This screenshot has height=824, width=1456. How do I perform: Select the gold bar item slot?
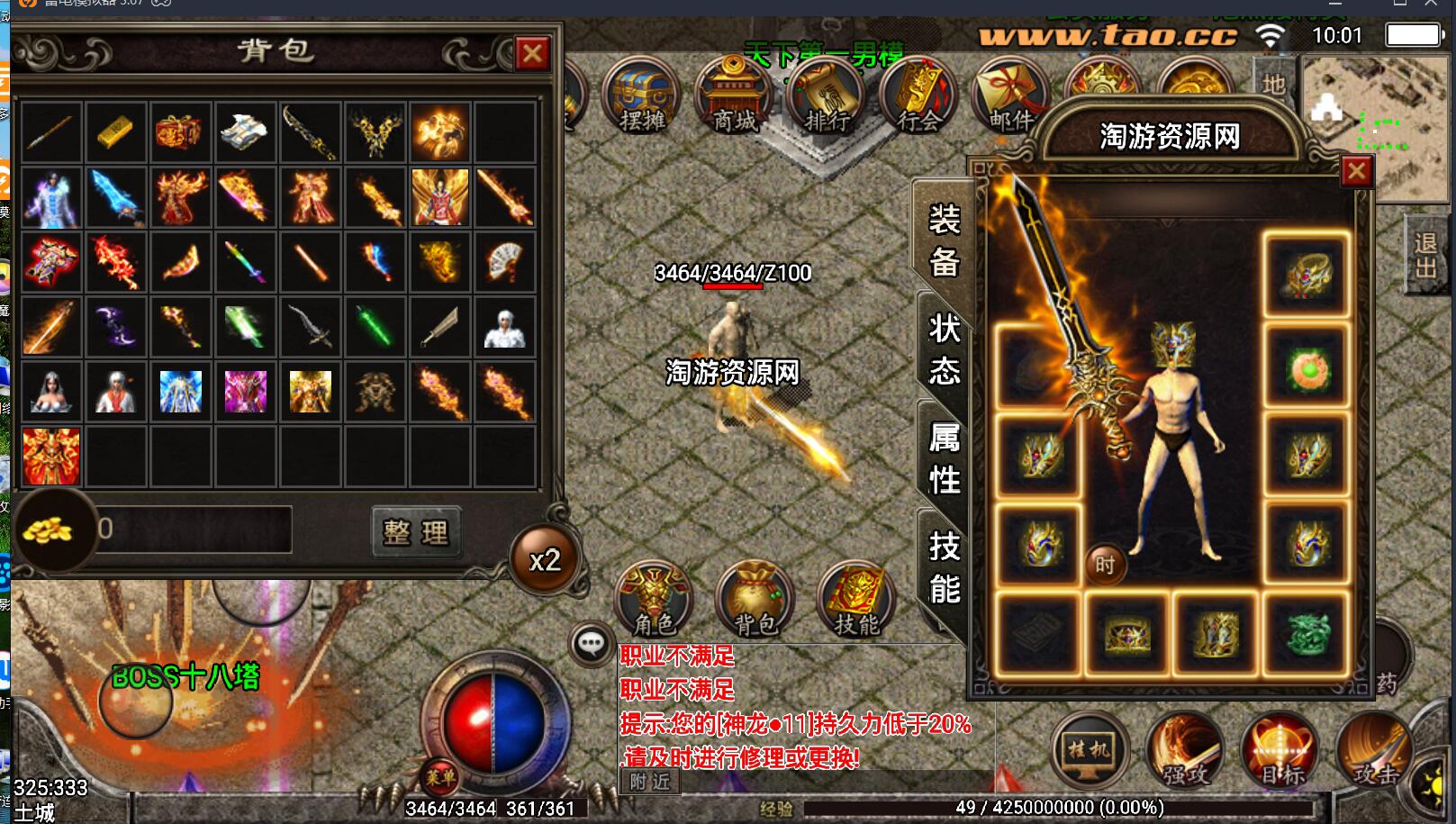click(116, 132)
